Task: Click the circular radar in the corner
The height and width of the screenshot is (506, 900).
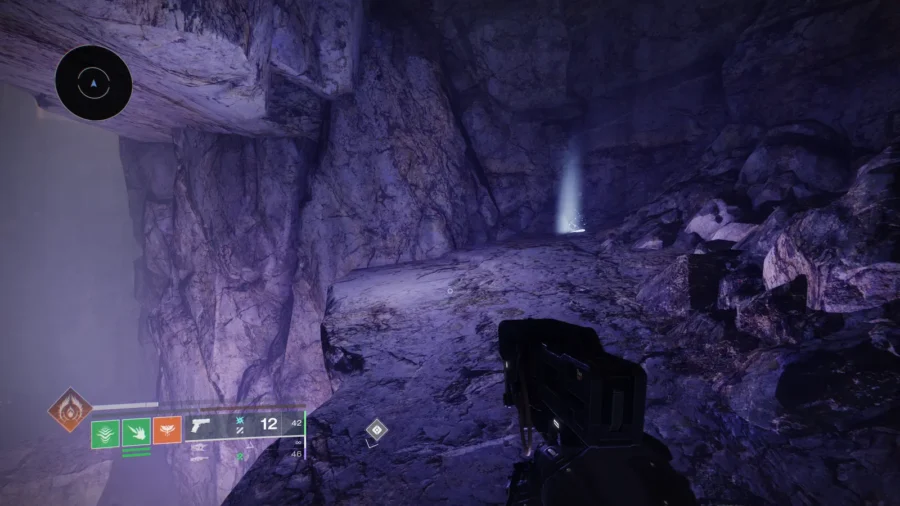Action: click(x=94, y=83)
